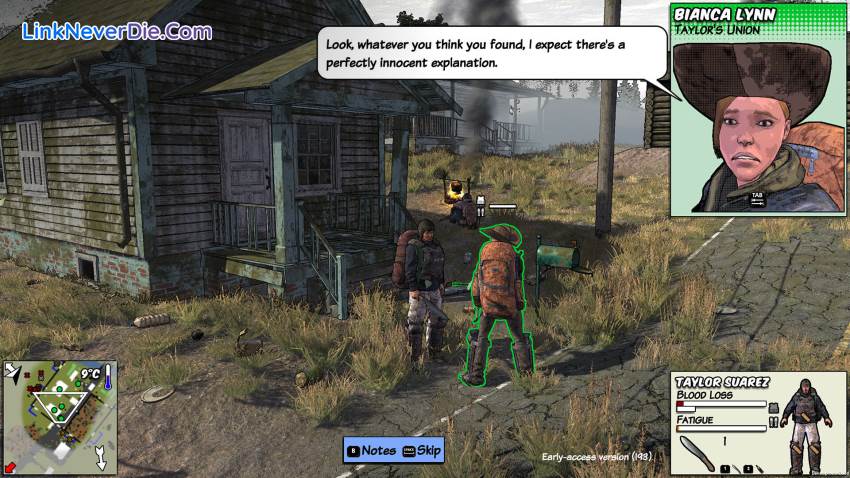Open the Notes from the dialogue bar
The image size is (850, 478).
[370, 450]
